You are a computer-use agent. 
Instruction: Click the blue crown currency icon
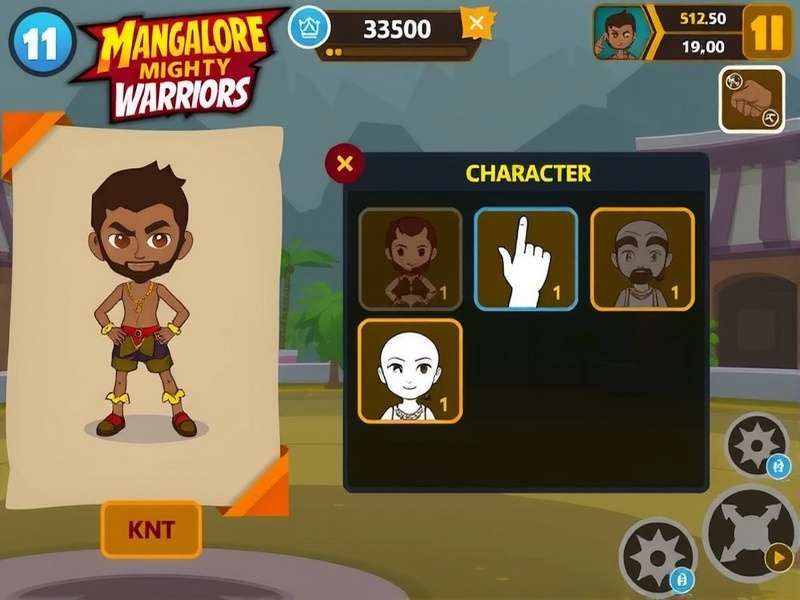click(x=309, y=27)
